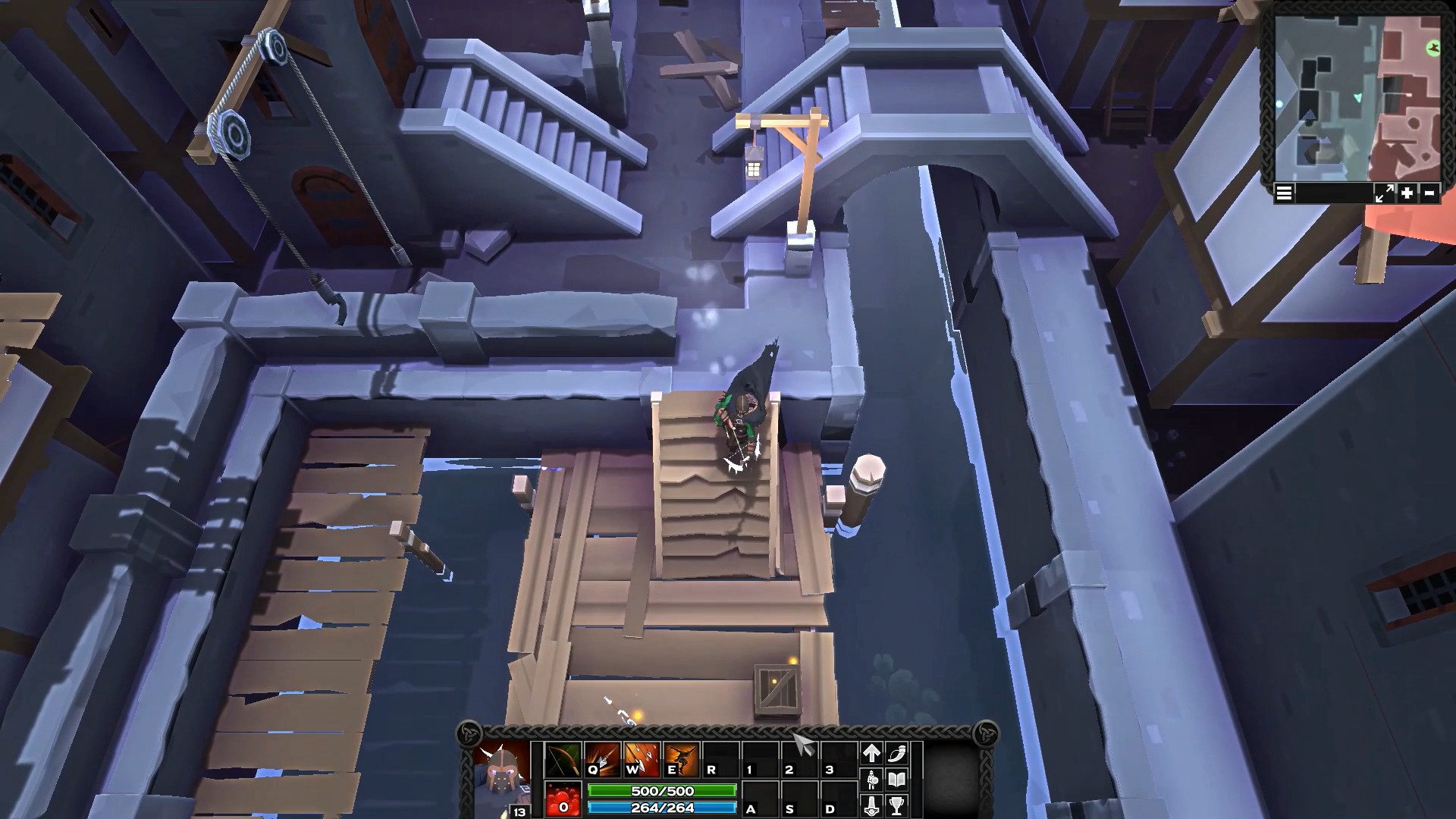Open the trophy achievements button
The height and width of the screenshot is (819, 1456).
click(x=896, y=805)
